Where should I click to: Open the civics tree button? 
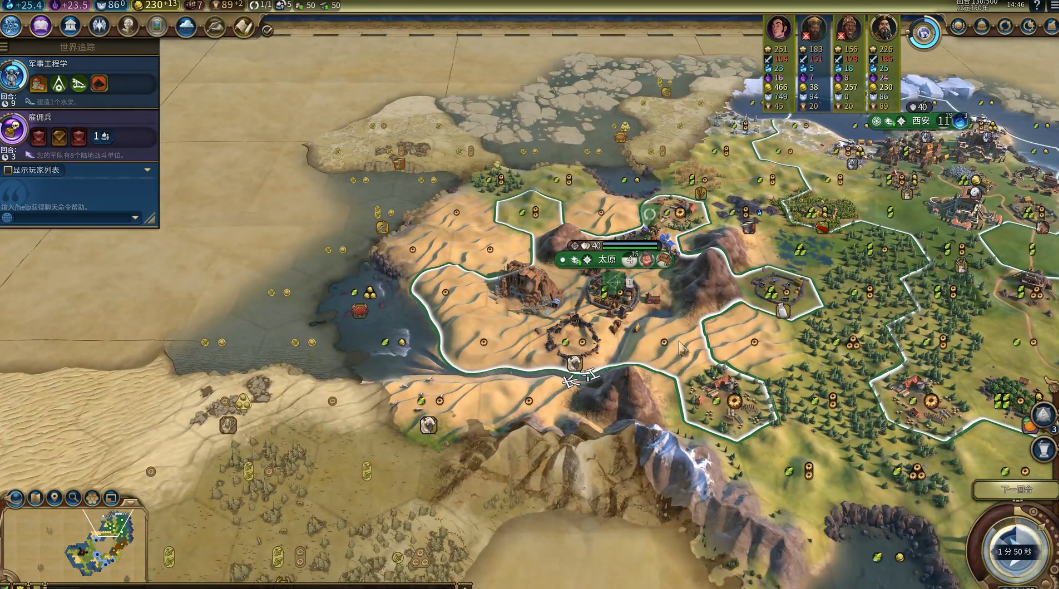click(41, 26)
